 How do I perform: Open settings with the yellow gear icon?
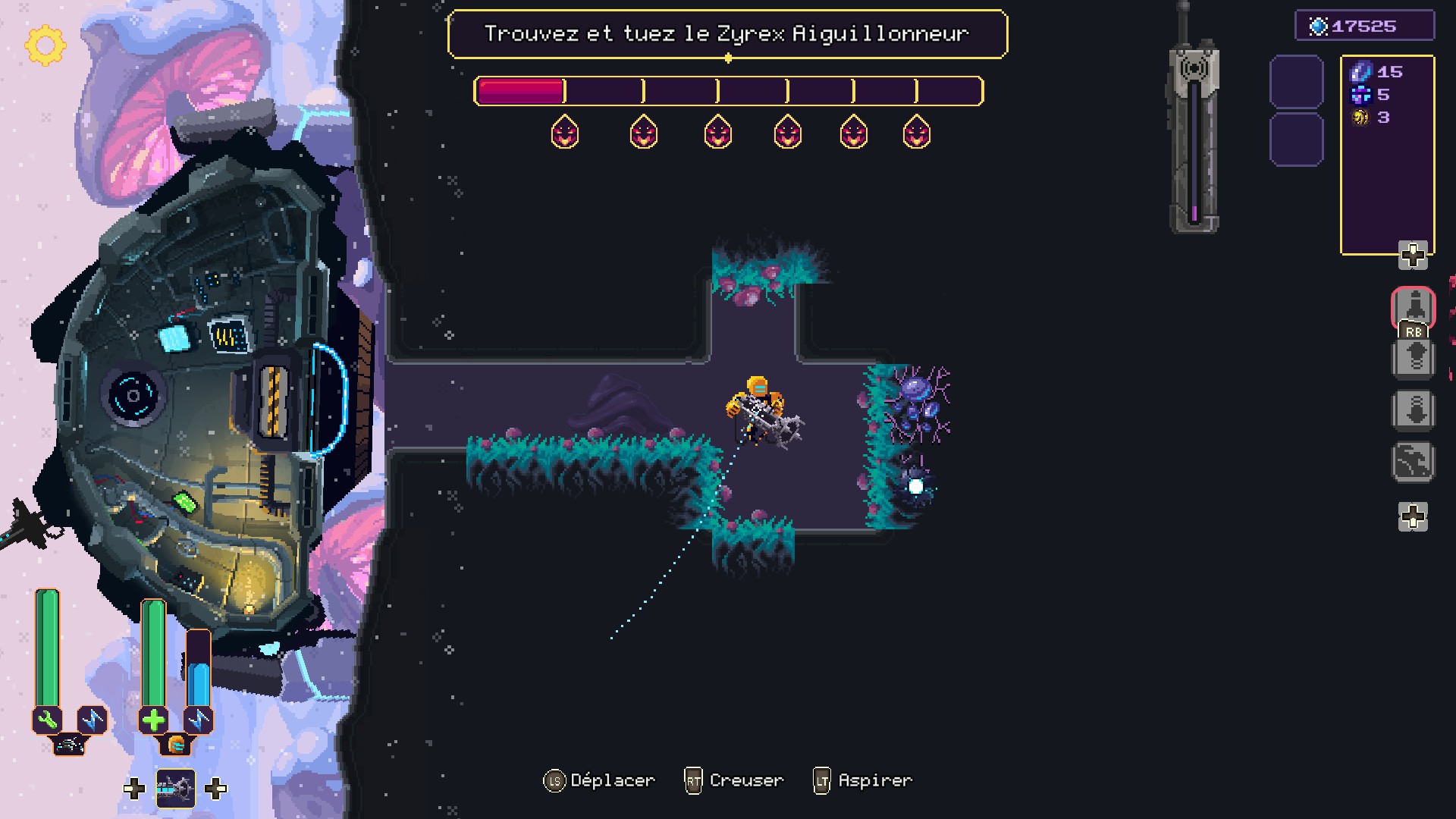45,45
